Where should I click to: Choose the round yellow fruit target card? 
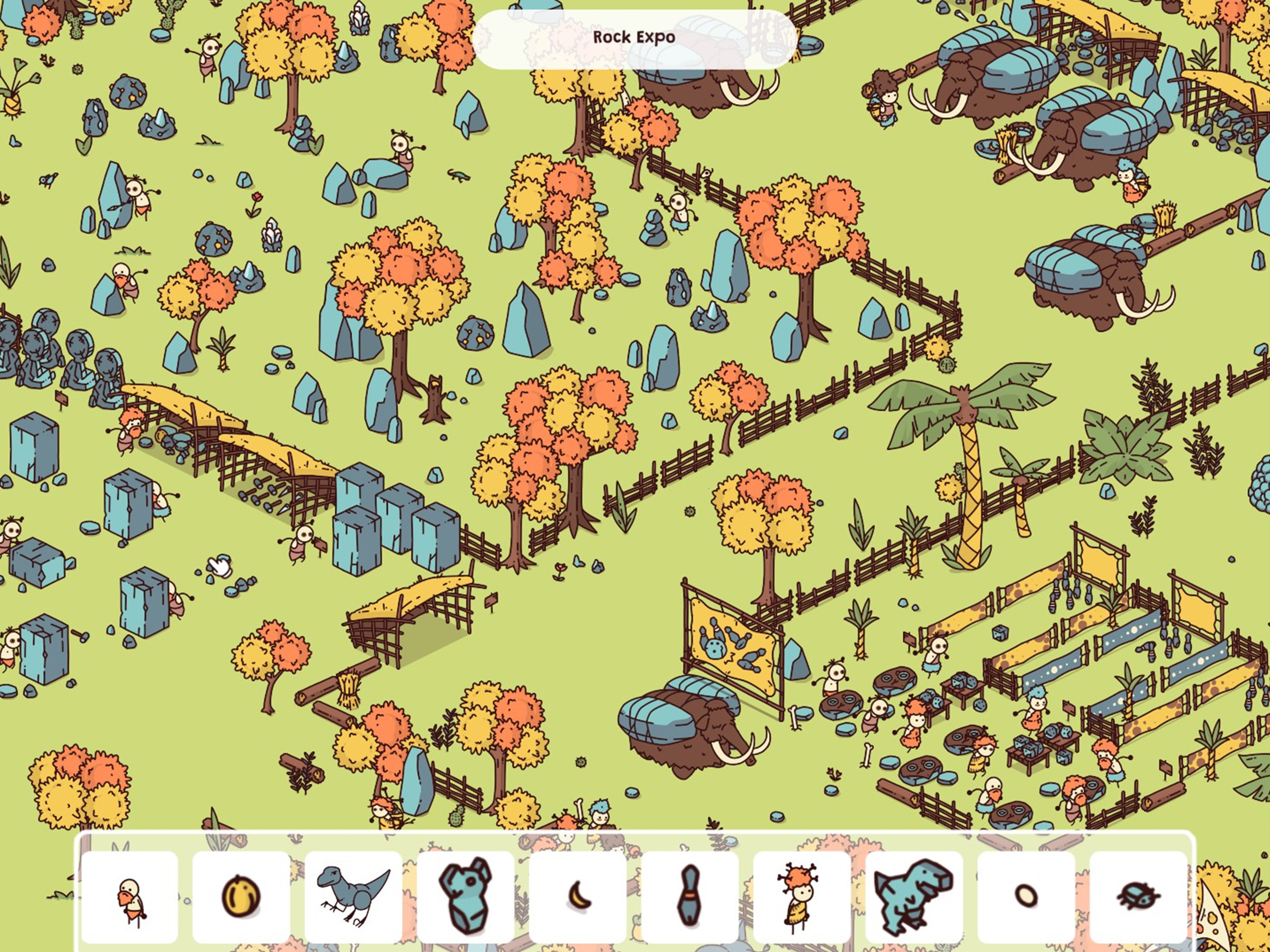[x=241, y=896]
